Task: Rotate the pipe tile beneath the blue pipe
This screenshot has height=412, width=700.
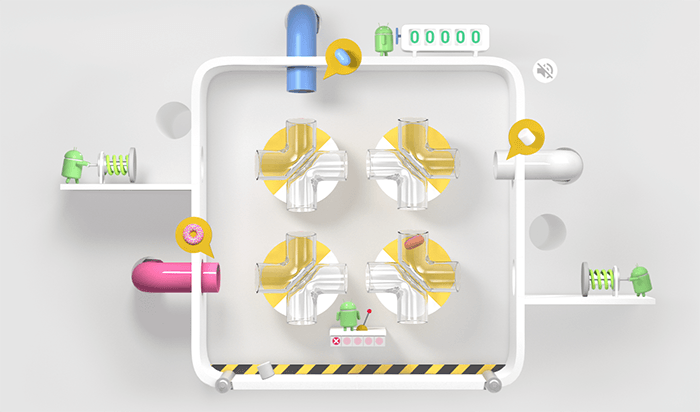Action: (x=299, y=164)
